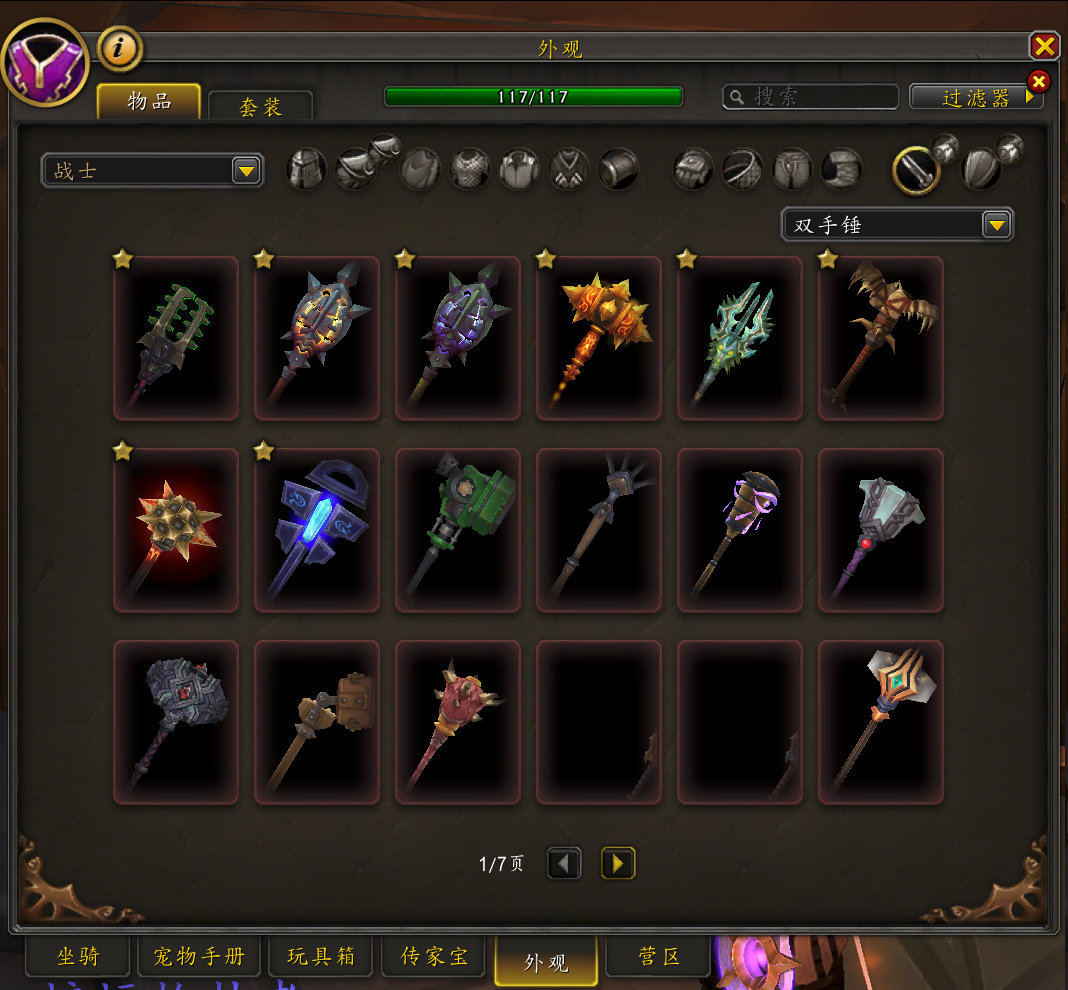Open the 坐骑 mounts tab
Image resolution: width=1068 pixels, height=990 pixels.
[x=78, y=957]
